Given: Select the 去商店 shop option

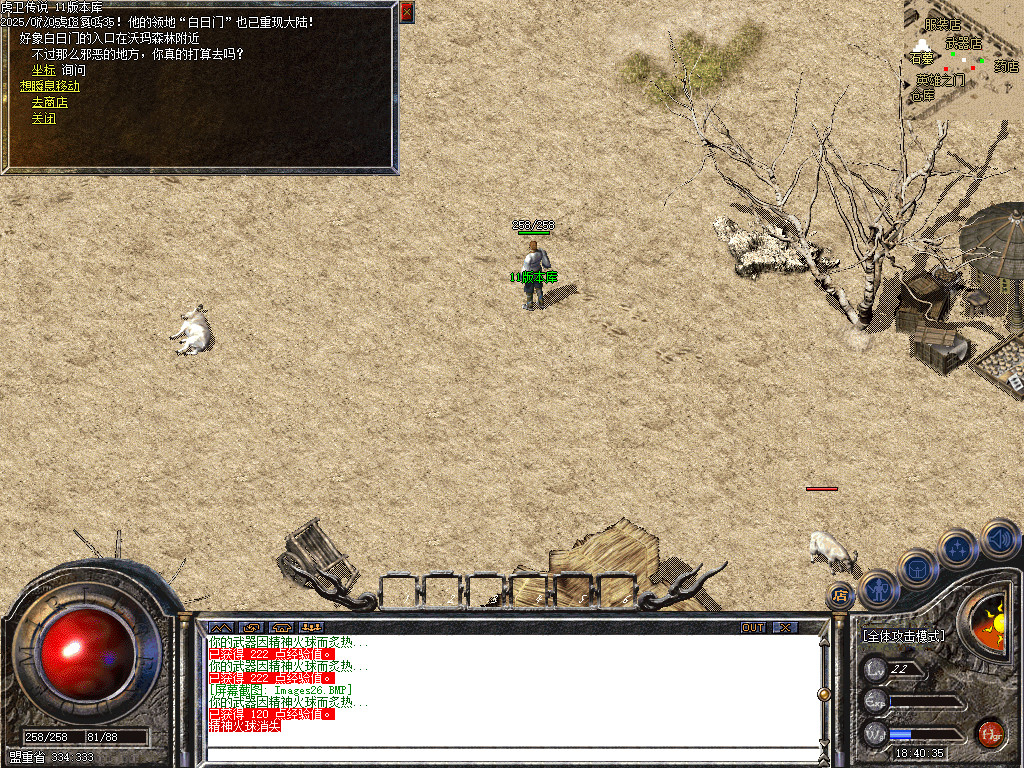Looking at the screenshot, I should click(50, 102).
